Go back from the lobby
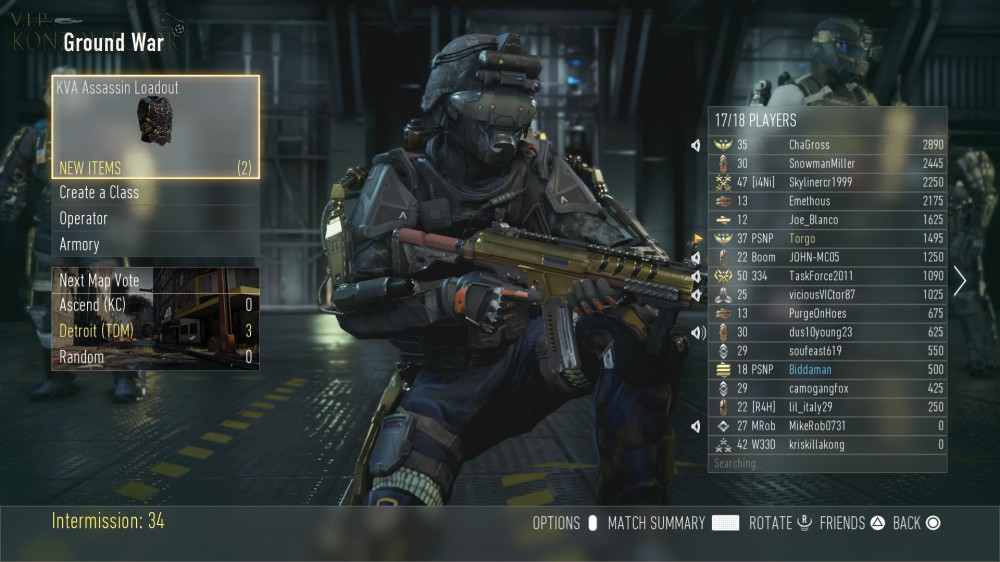The width and height of the screenshot is (1000, 562). 917,523
